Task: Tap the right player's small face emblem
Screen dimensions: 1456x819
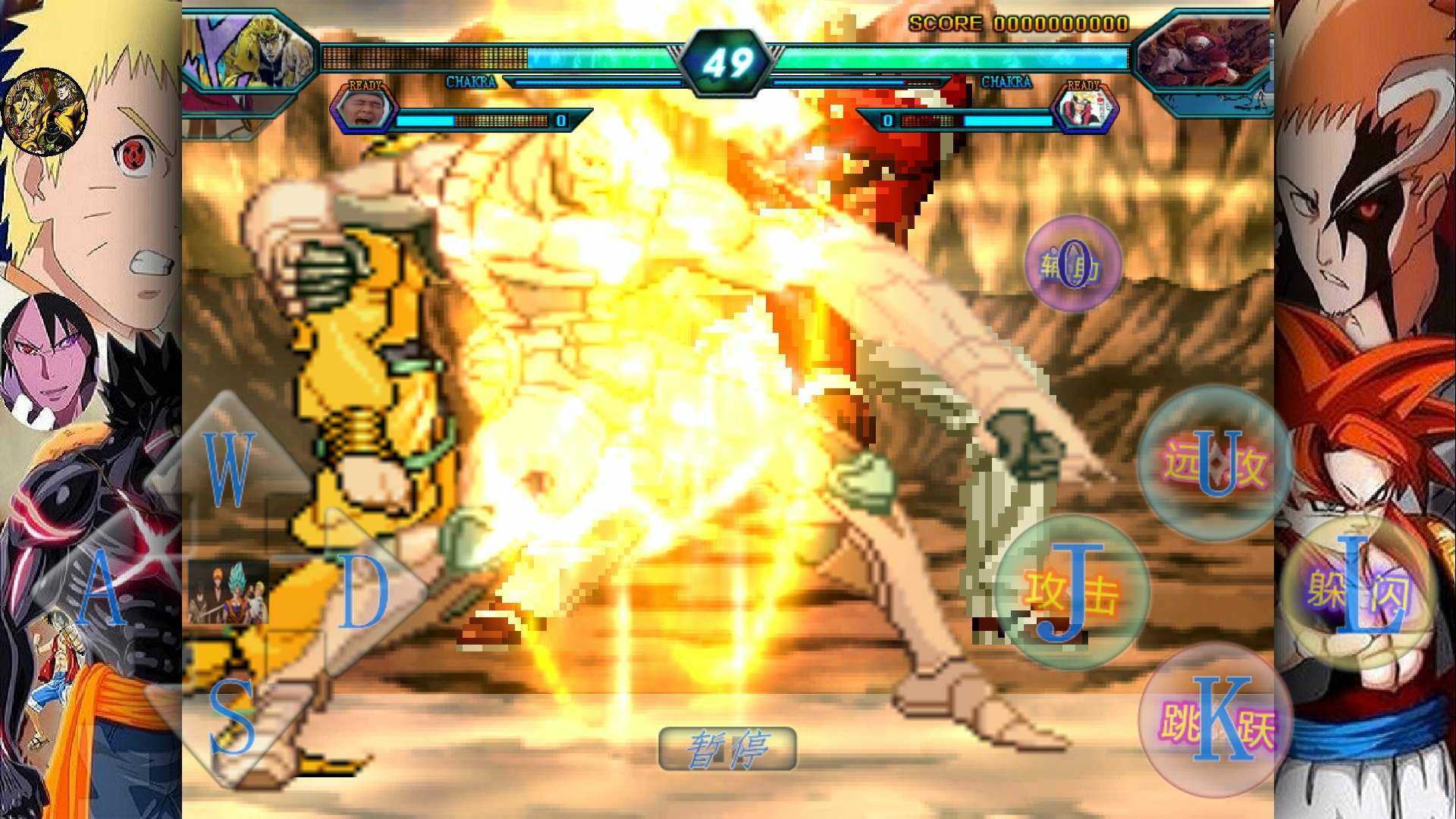Action: (x=1084, y=110)
